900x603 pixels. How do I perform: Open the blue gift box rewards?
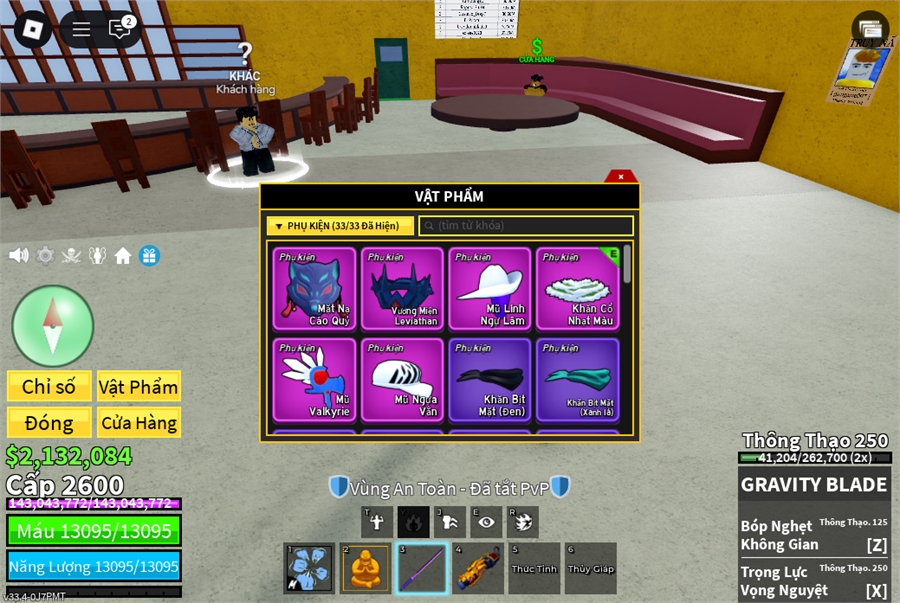point(149,255)
